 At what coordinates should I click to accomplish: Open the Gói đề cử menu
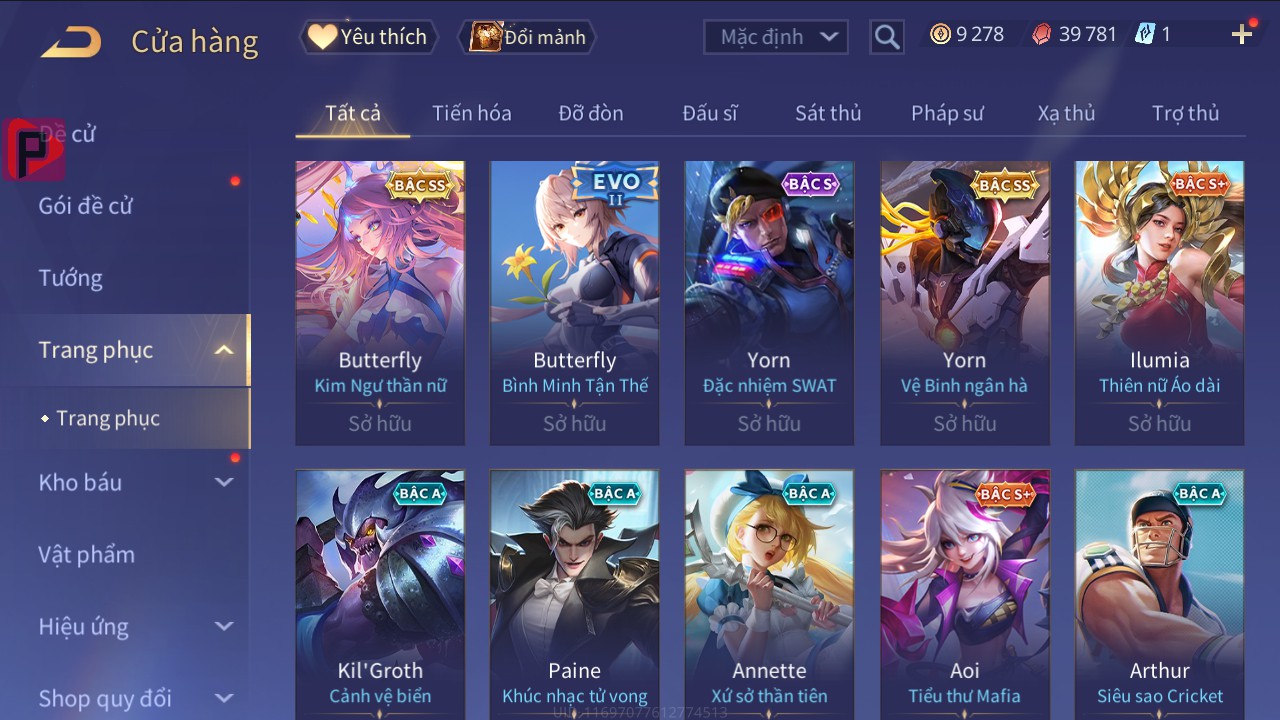click(x=86, y=206)
